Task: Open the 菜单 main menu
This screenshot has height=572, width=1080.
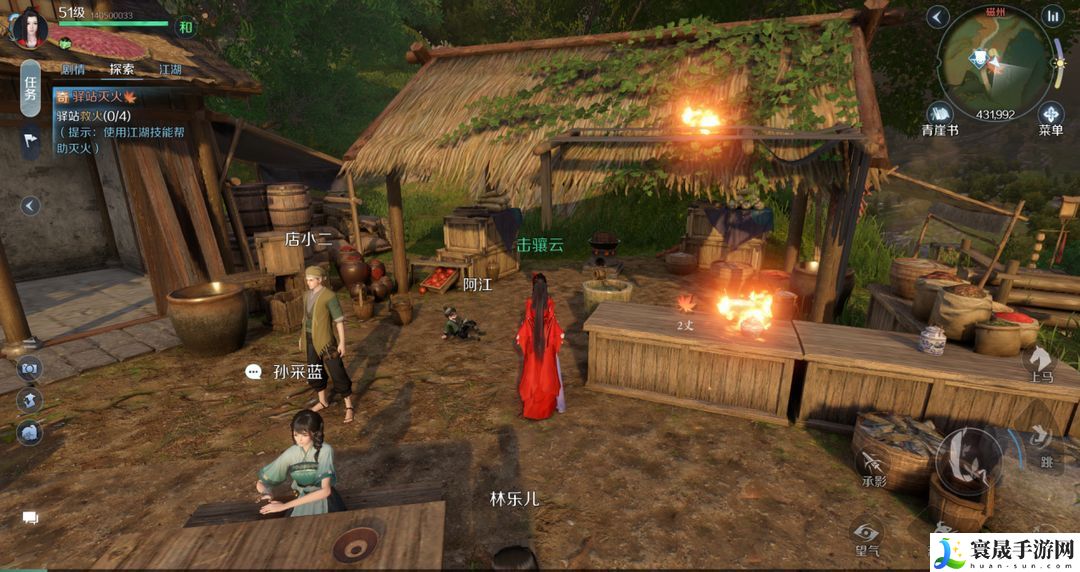Action: (1050, 116)
